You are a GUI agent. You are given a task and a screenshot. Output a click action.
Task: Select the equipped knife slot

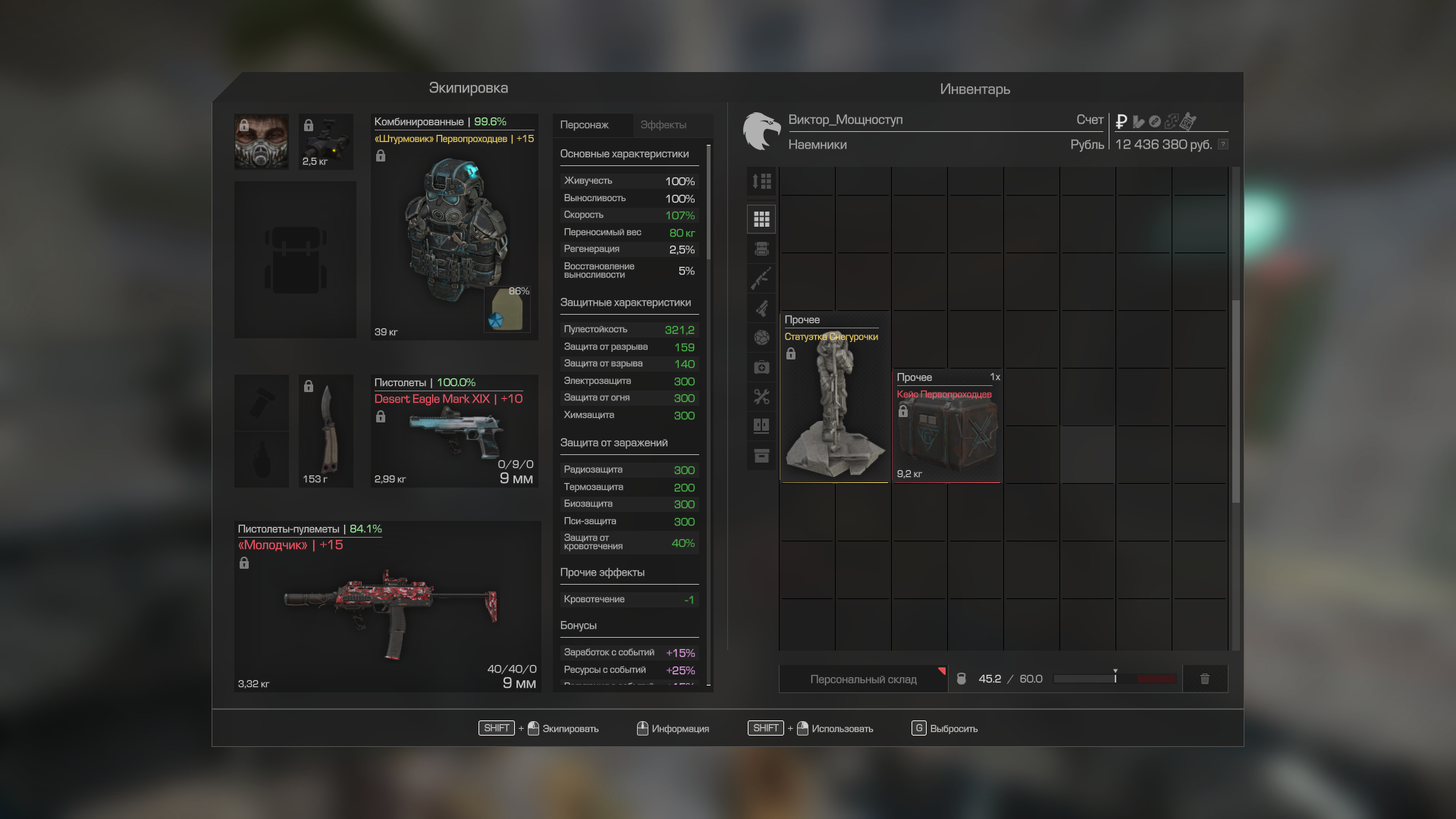[326, 431]
